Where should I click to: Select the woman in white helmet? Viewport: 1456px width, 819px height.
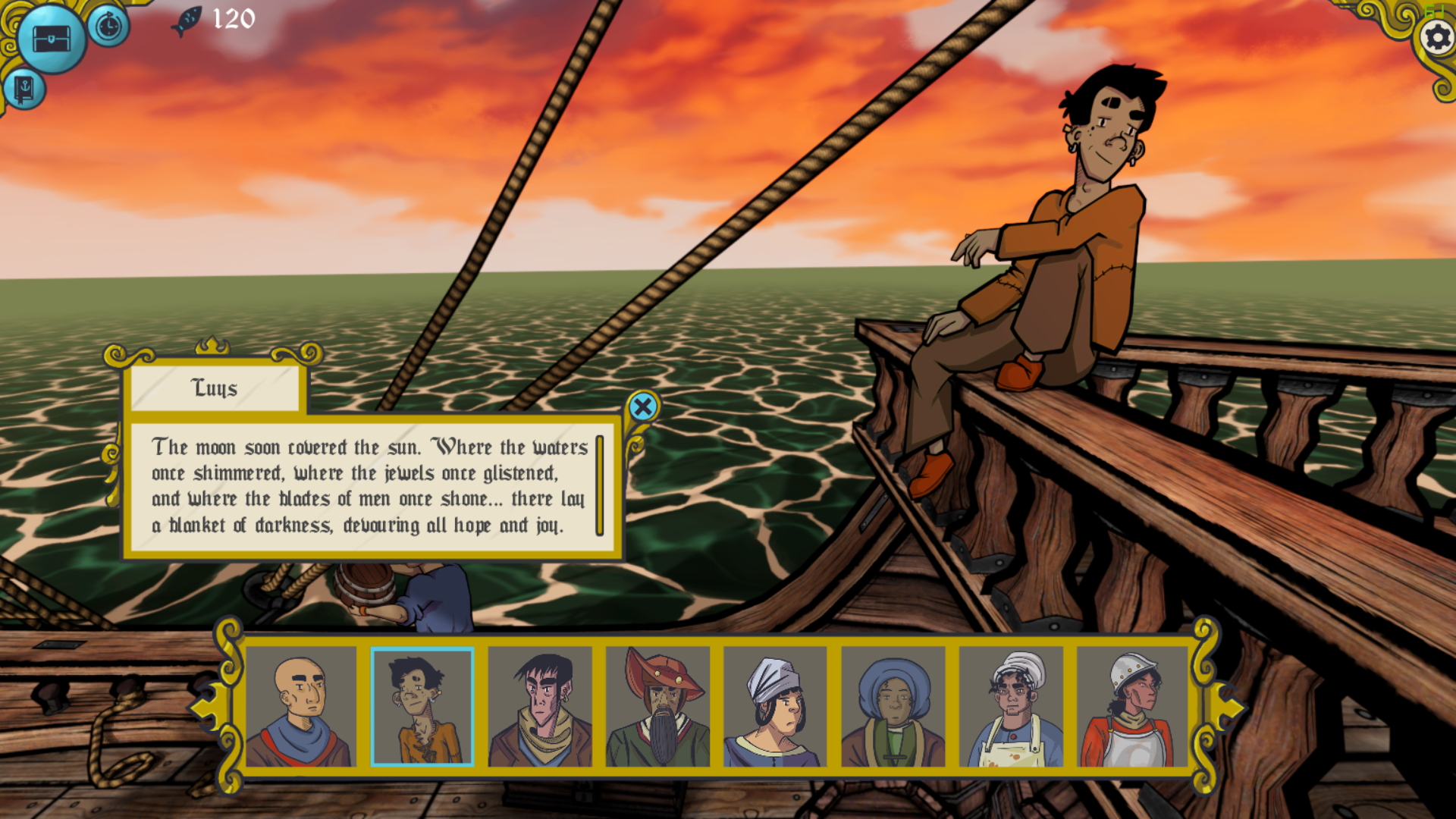click(1131, 707)
